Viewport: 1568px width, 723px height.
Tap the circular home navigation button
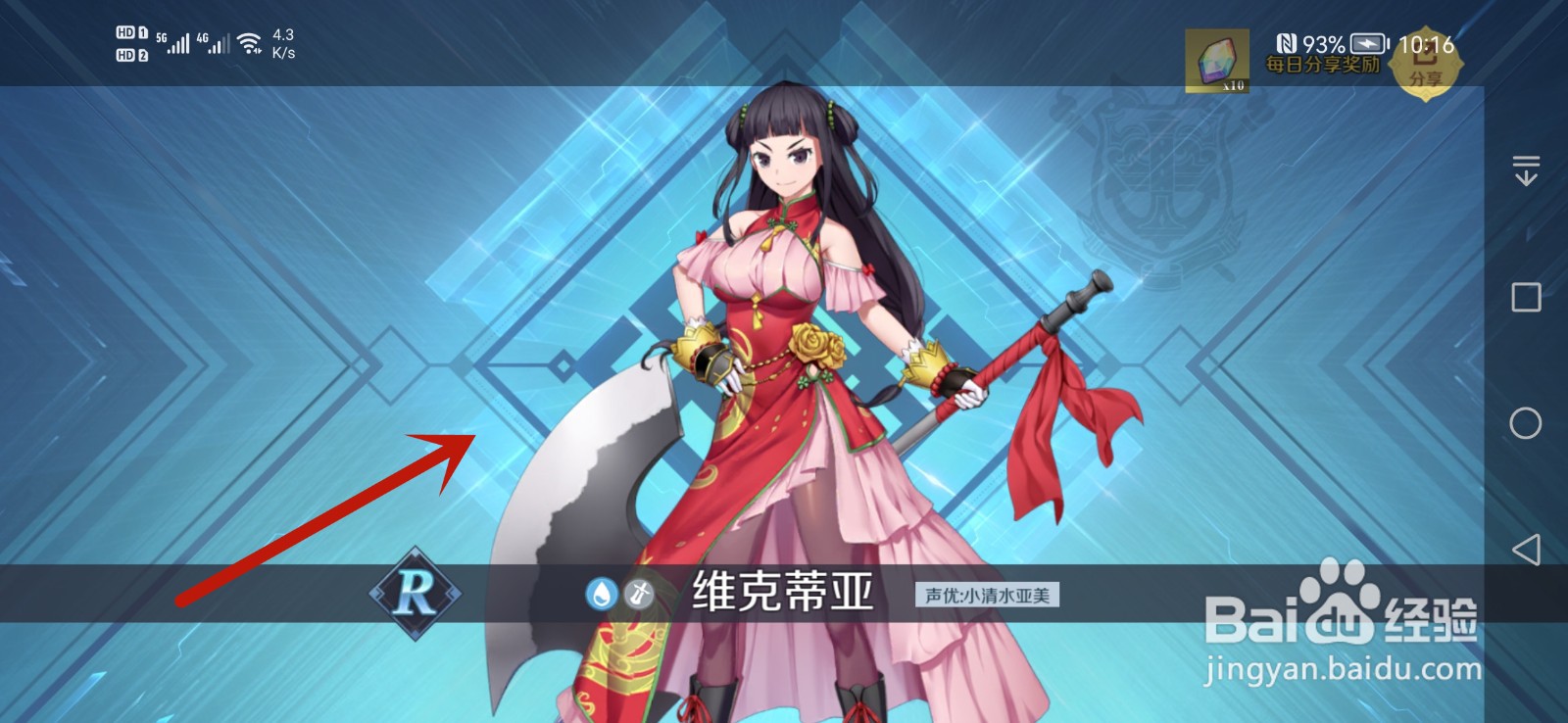[1526, 421]
